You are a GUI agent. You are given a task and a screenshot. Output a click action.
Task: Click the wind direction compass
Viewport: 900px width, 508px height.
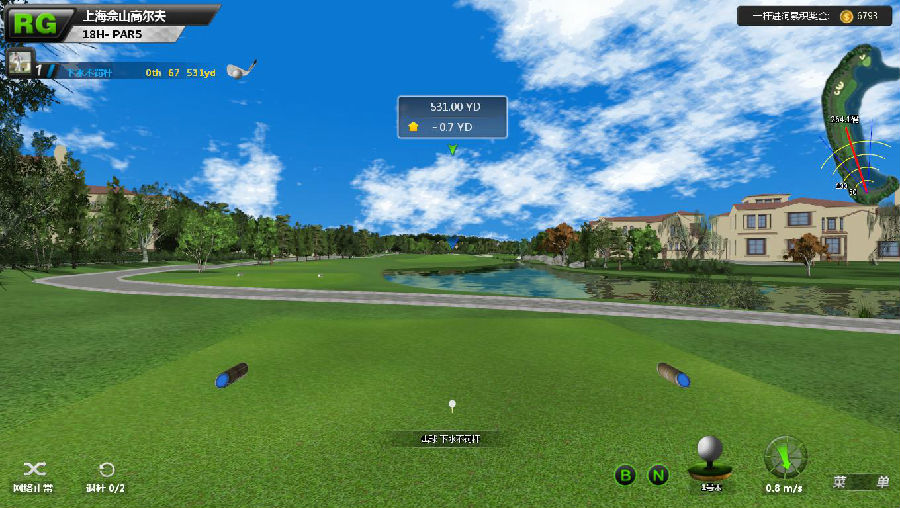785,459
